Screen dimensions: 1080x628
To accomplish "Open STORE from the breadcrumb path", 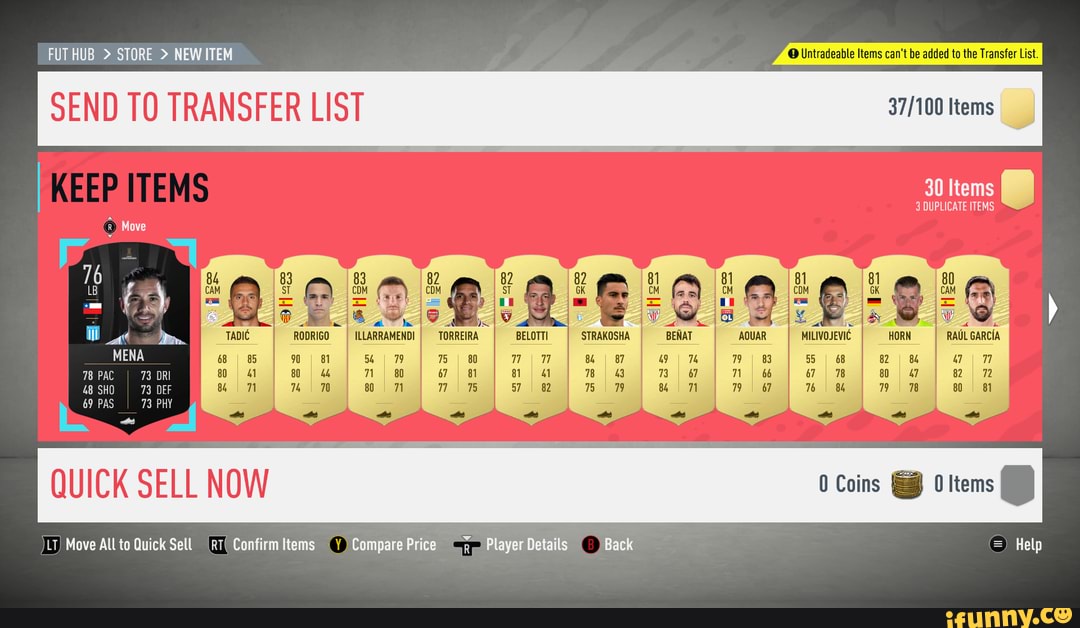I will pos(135,54).
